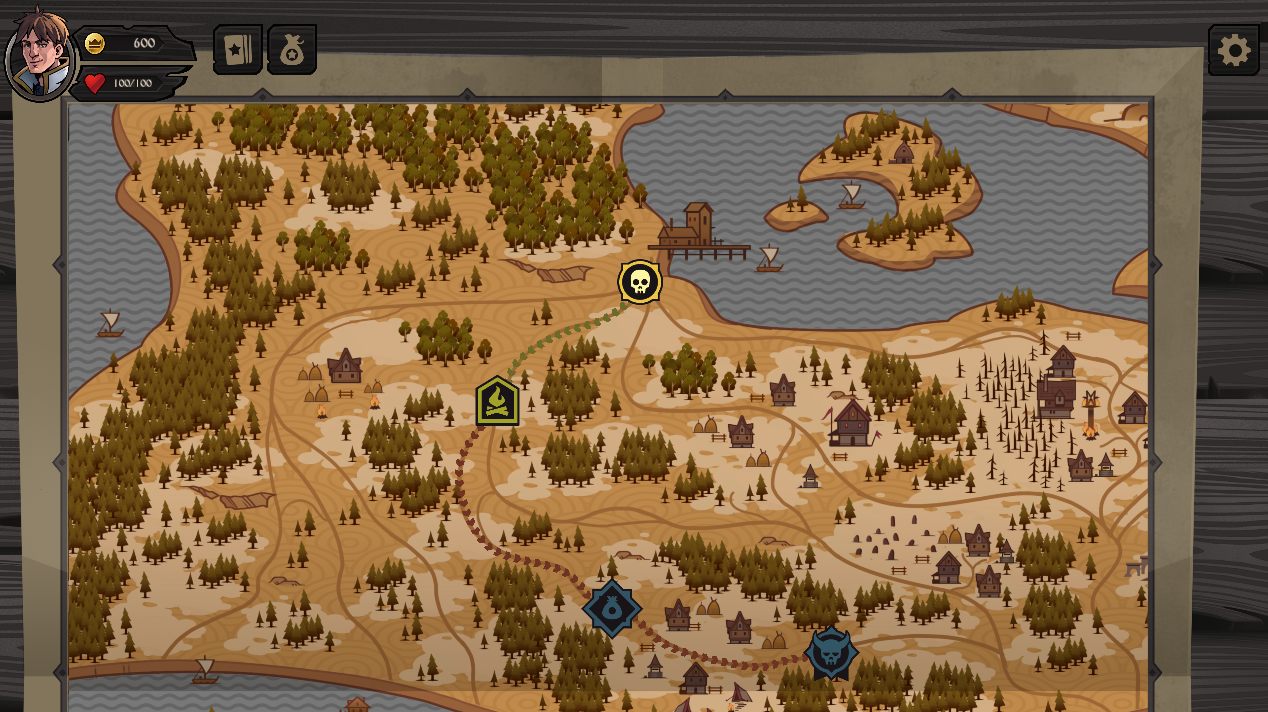Open the loot bag inventory
This screenshot has width=1268, height=712.
[292, 50]
